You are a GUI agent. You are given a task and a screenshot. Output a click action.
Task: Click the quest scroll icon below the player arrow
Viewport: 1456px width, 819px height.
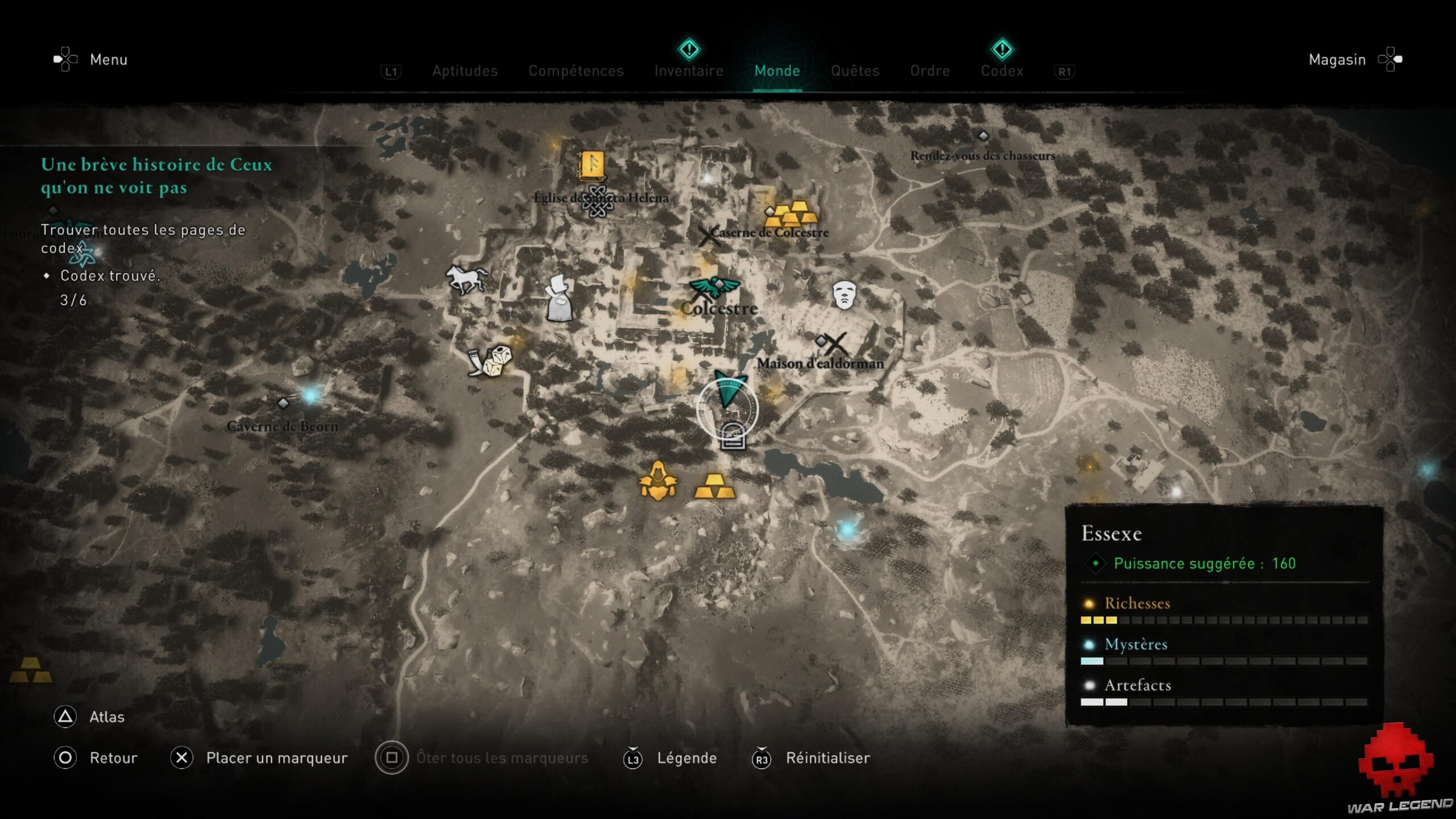coord(734,438)
